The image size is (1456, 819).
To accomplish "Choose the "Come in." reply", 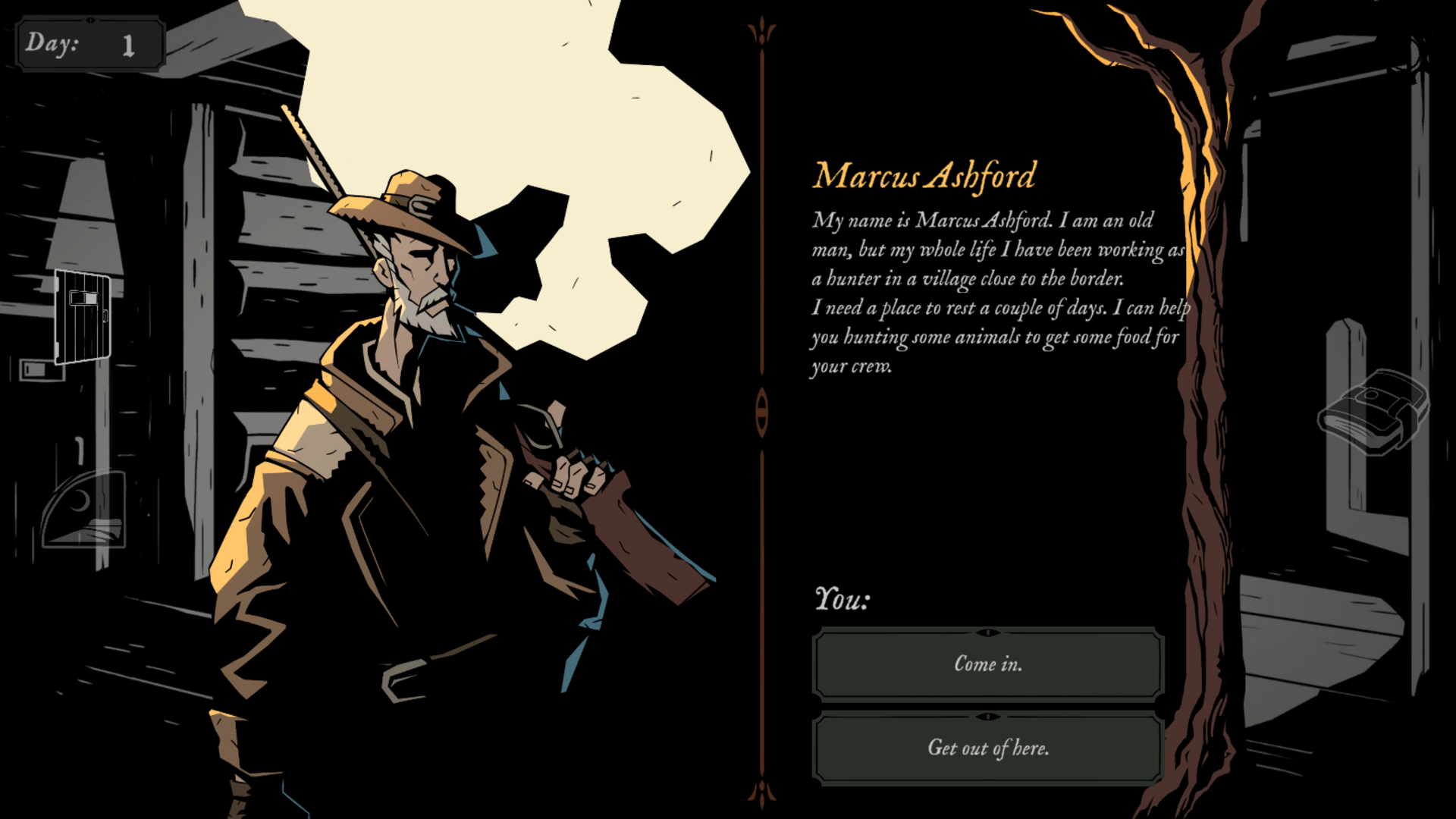I will click(x=987, y=664).
